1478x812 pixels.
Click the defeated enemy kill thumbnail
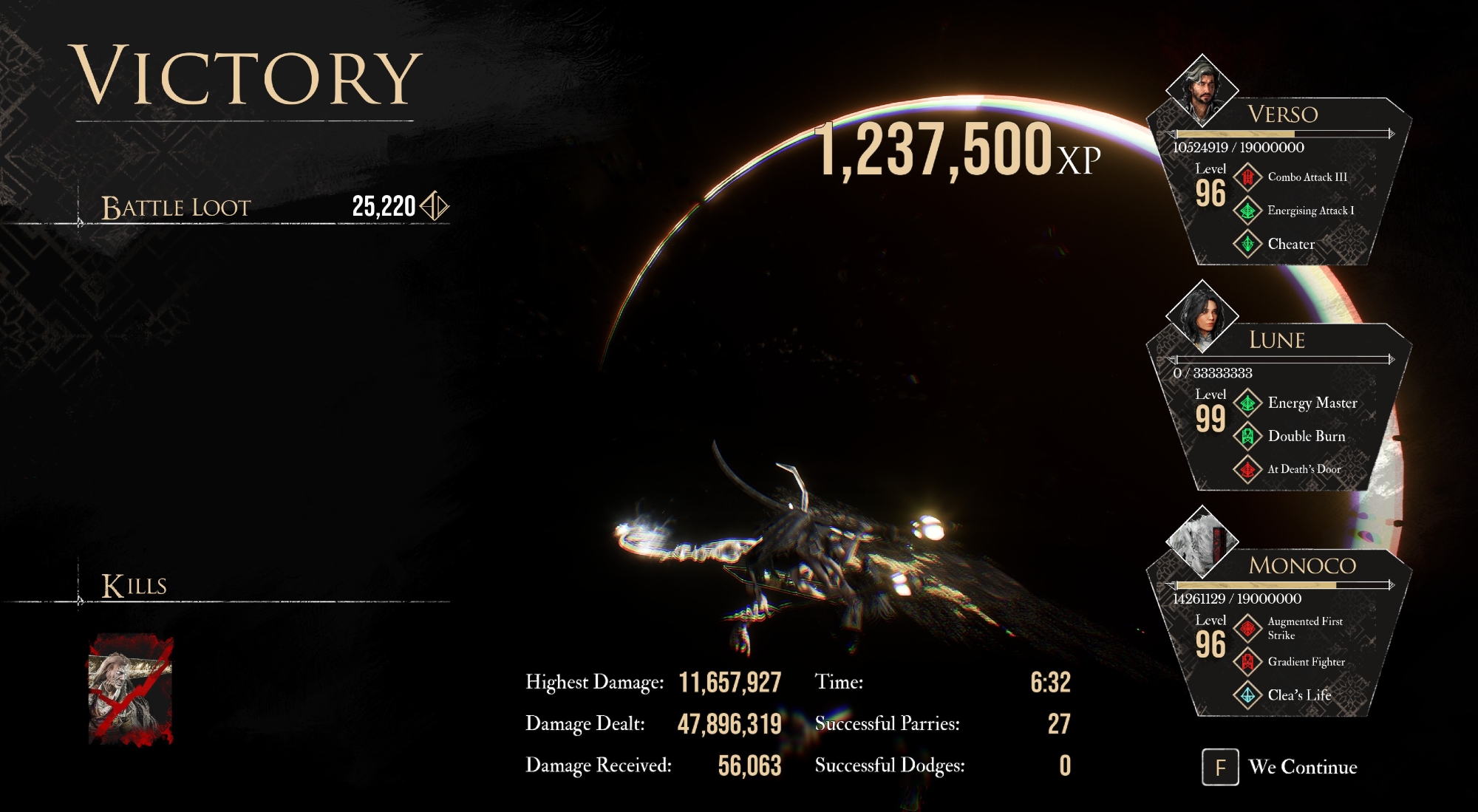pyautogui.click(x=131, y=689)
